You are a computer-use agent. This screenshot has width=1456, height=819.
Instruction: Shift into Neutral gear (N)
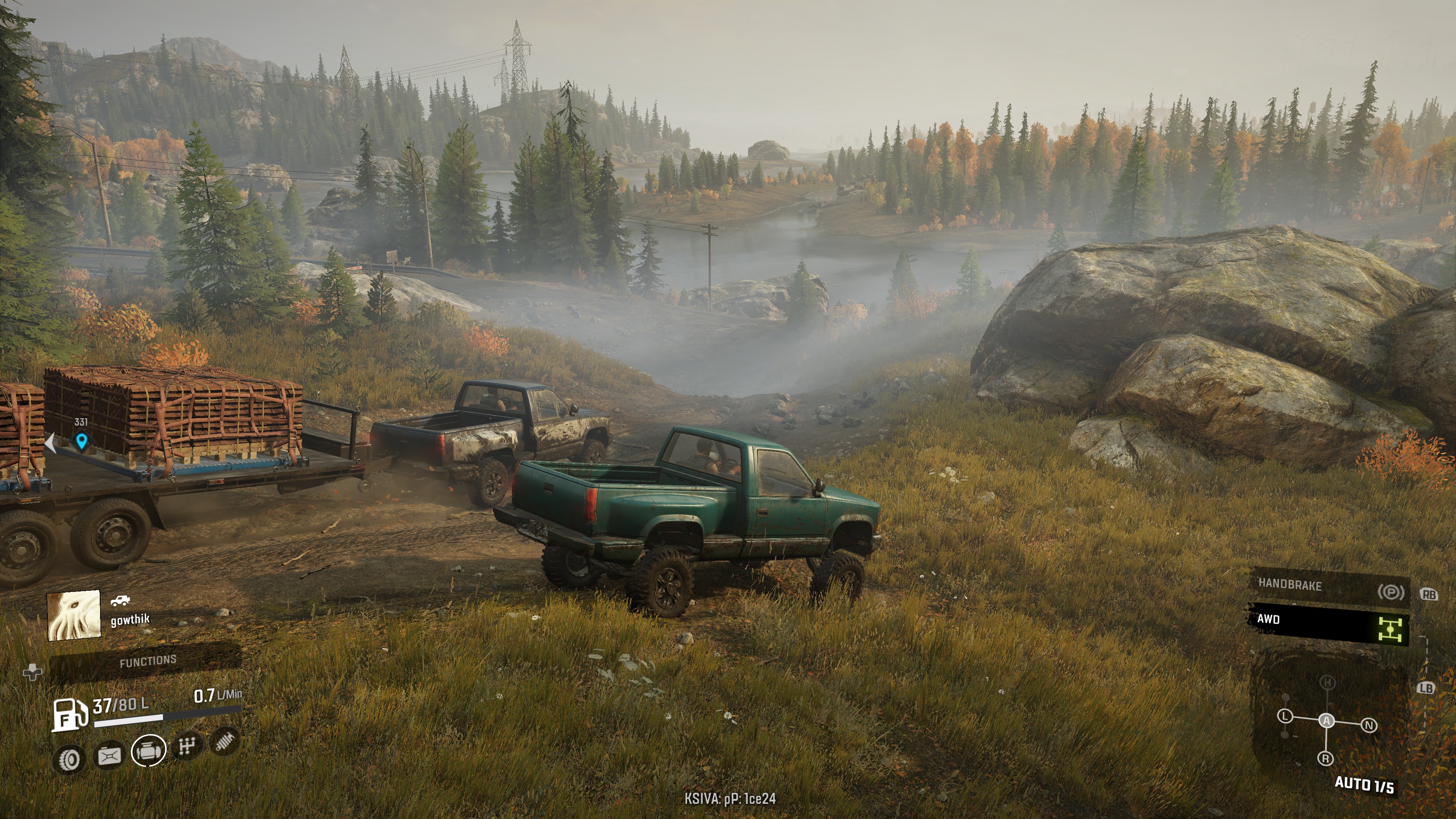1369,725
